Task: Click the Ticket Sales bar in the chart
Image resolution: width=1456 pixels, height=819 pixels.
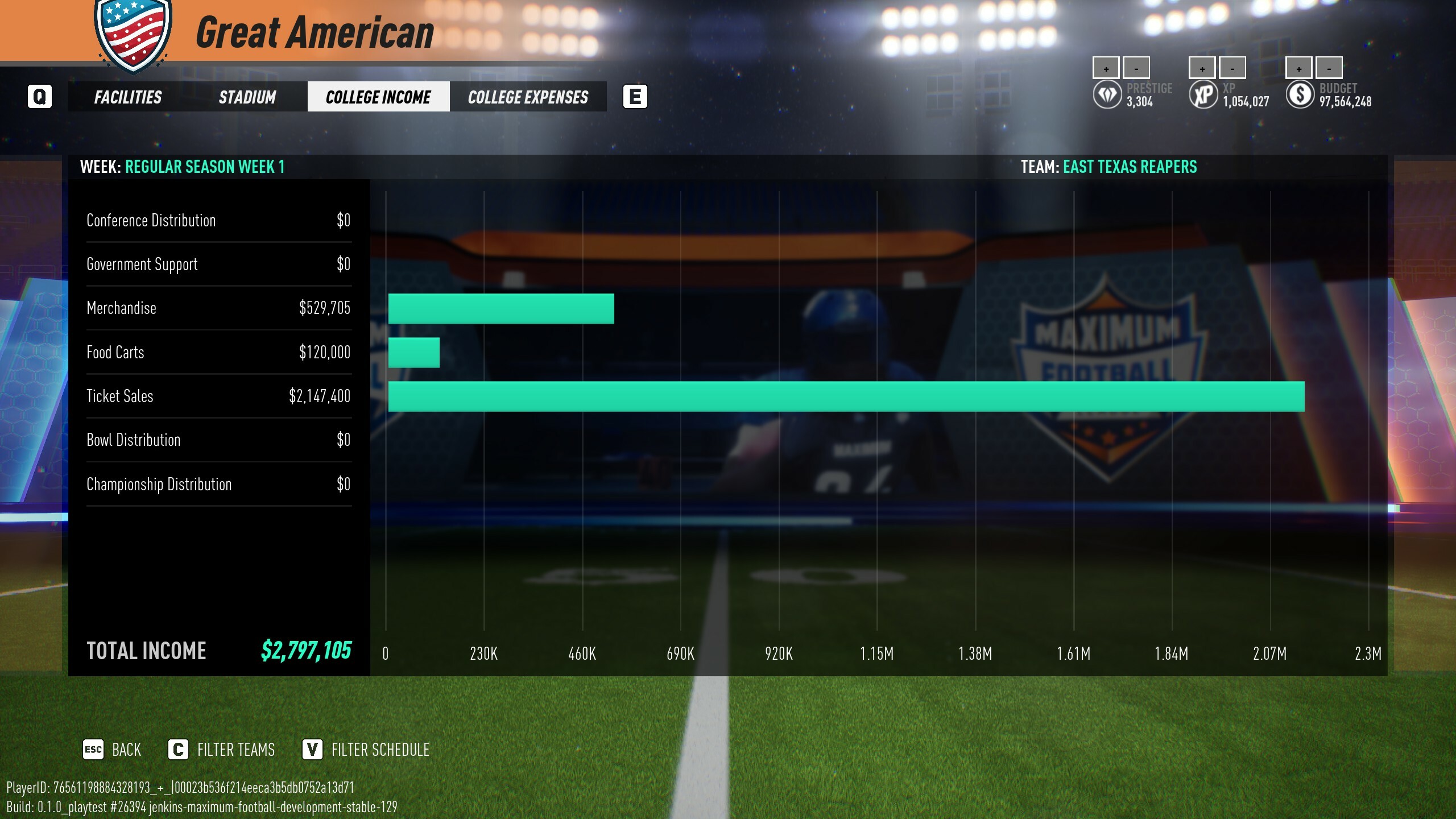Action: [x=853, y=397]
